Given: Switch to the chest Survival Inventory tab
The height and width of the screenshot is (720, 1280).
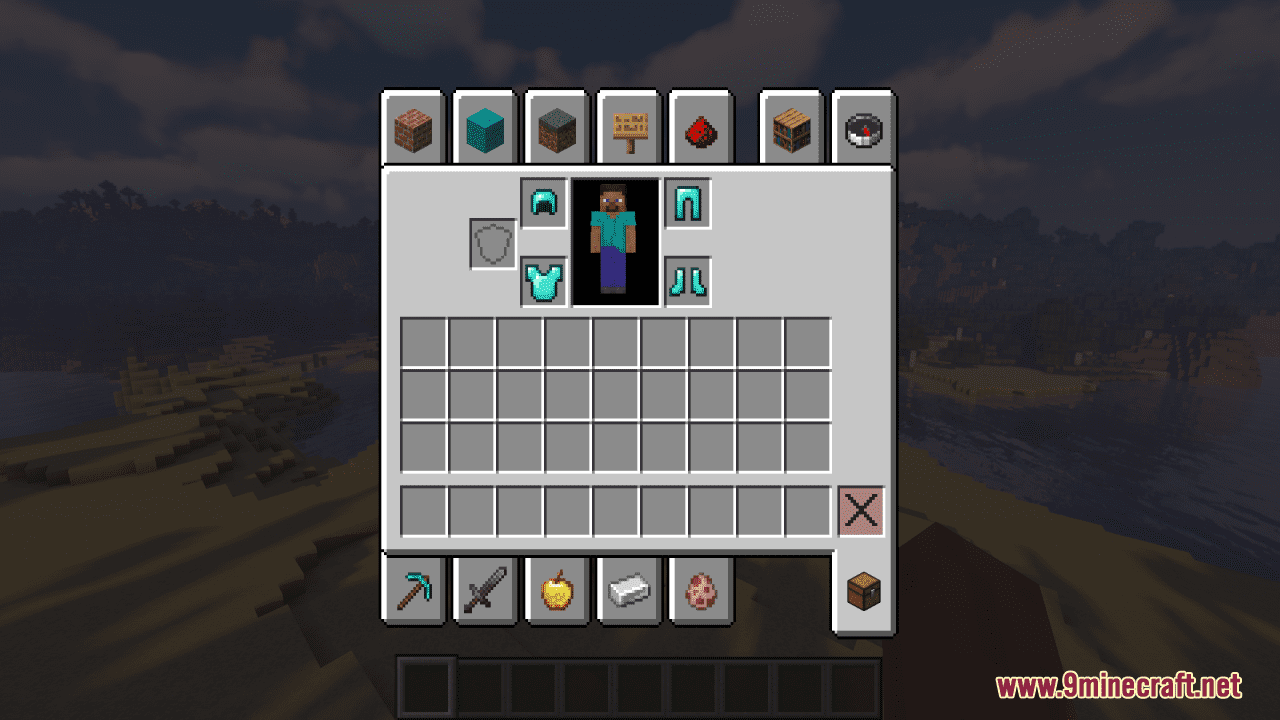Looking at the screenshot, I should (864, 592).
